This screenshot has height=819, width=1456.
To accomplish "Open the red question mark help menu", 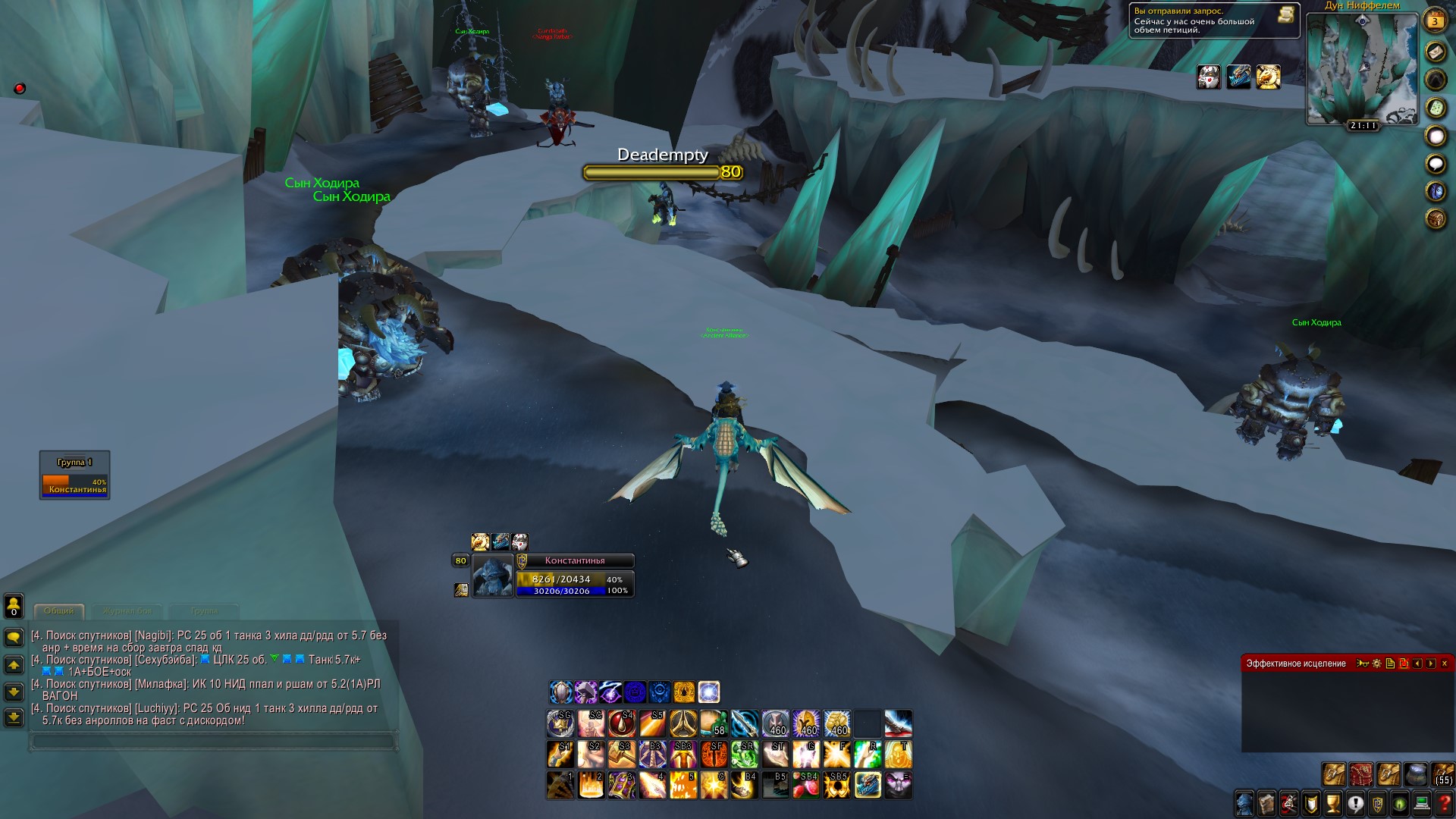I will coord(1445,803).
